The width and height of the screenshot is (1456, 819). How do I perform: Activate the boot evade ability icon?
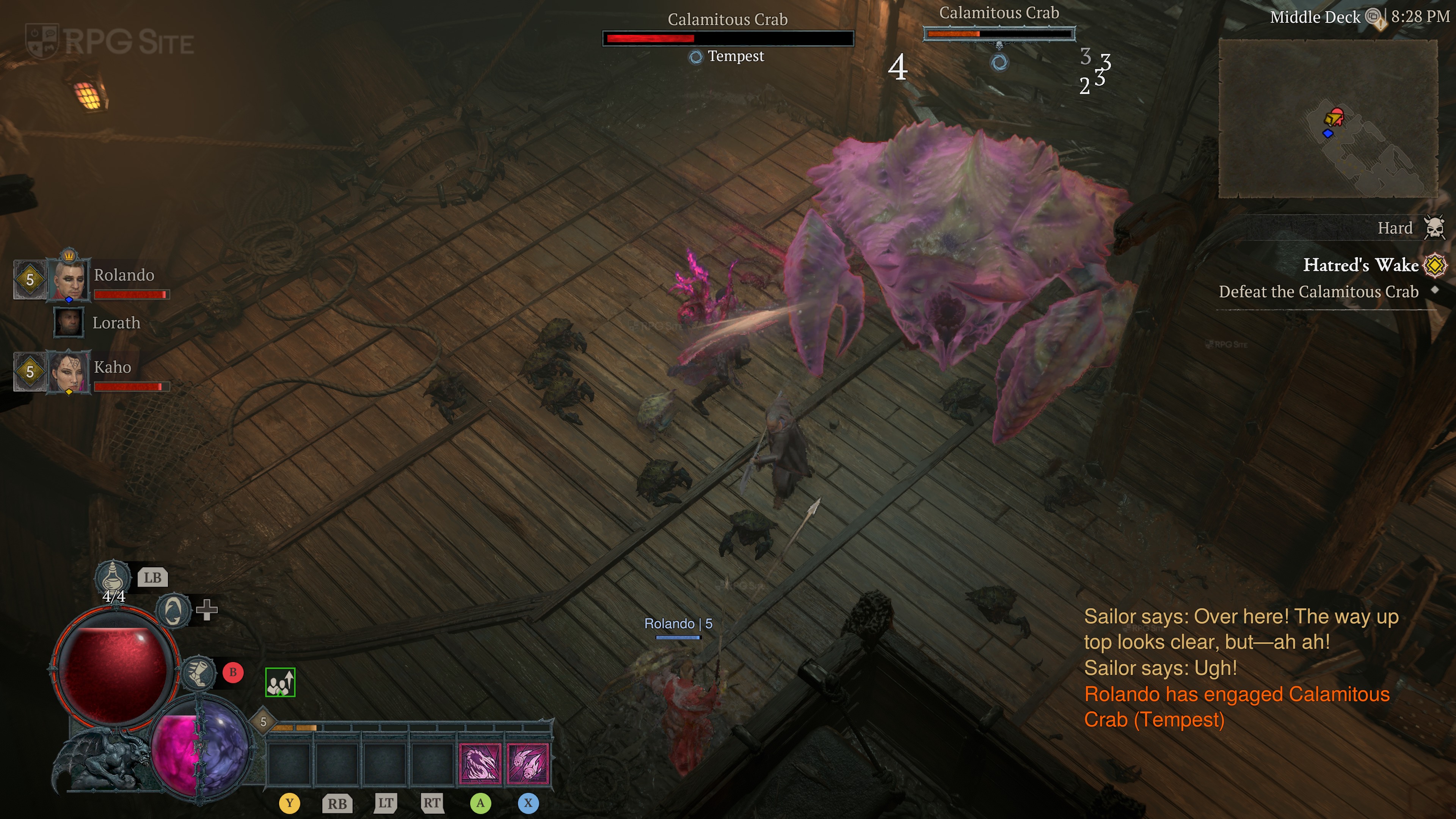click(x=199, y=673)
